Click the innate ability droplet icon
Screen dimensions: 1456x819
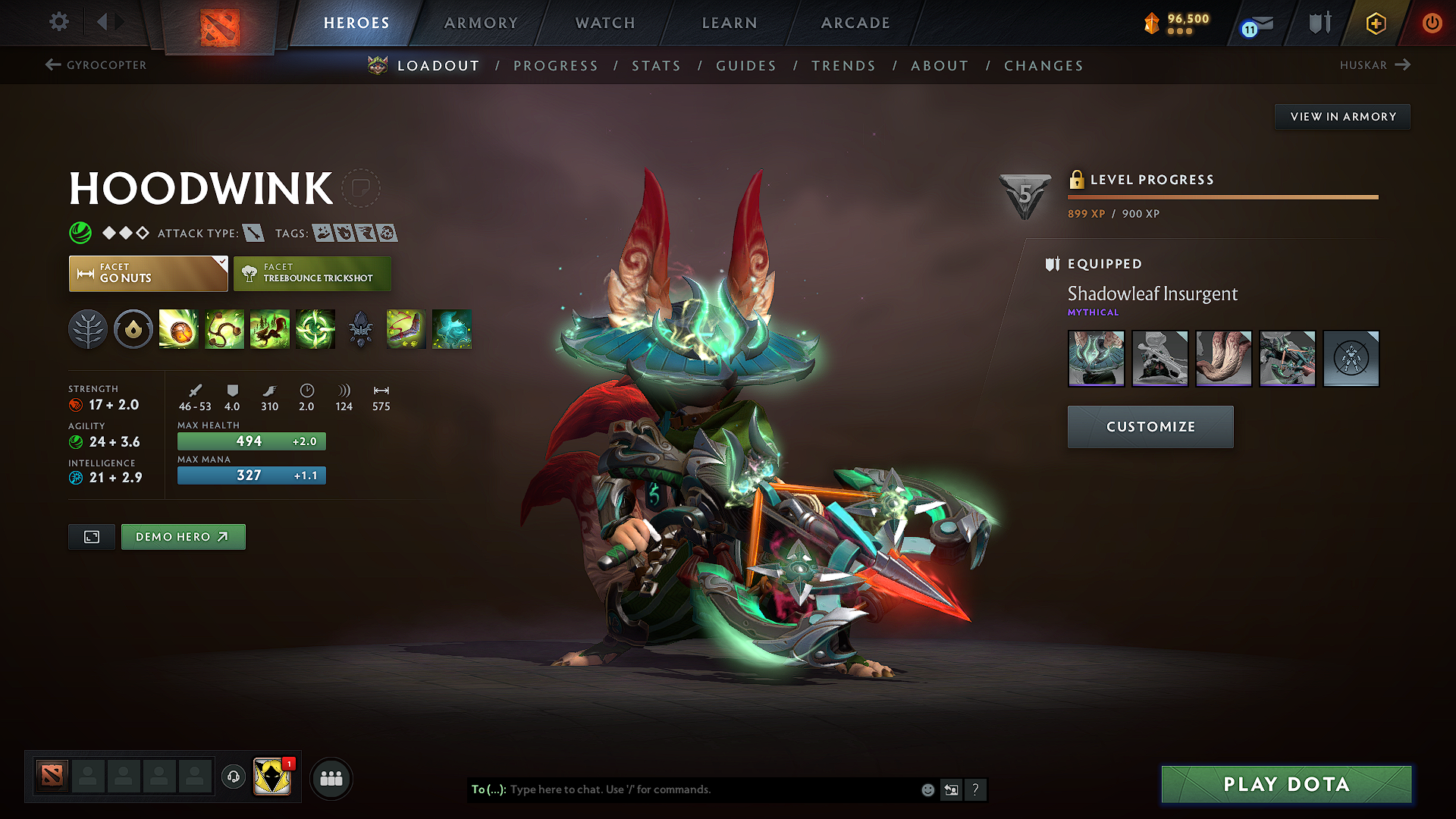point(133,329)
